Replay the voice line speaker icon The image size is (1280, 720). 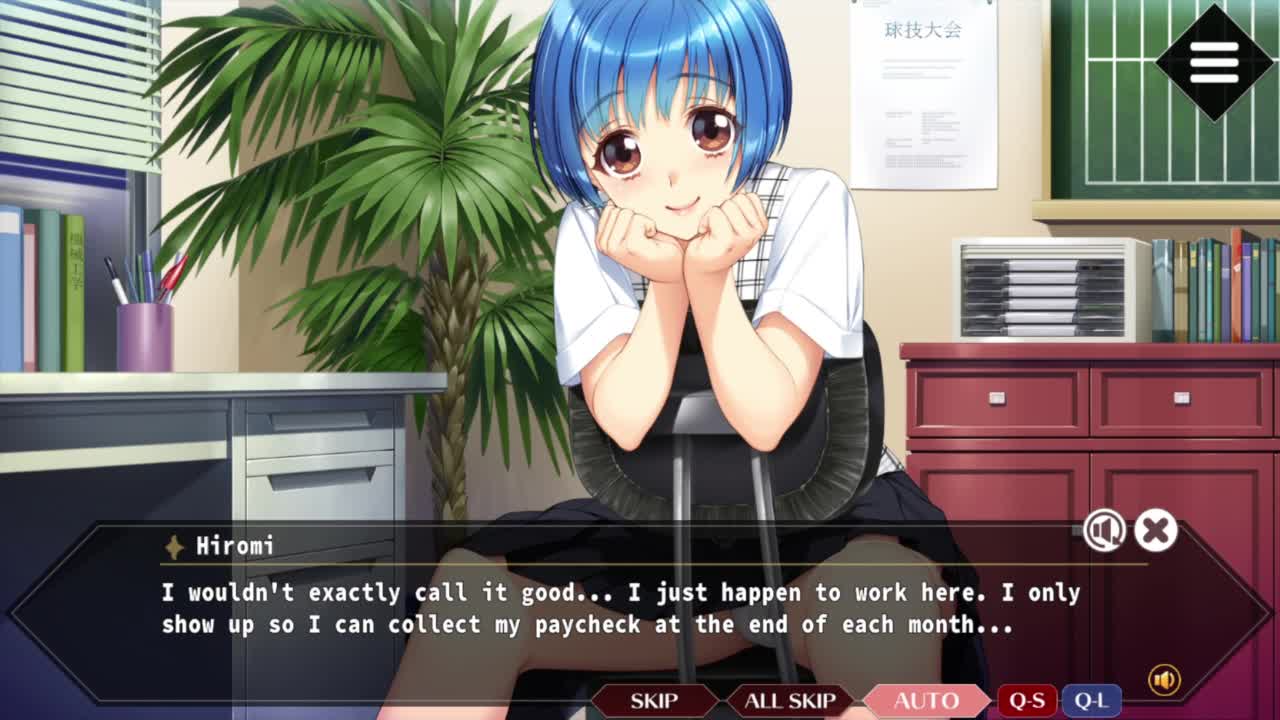(x=1104, y=531)
